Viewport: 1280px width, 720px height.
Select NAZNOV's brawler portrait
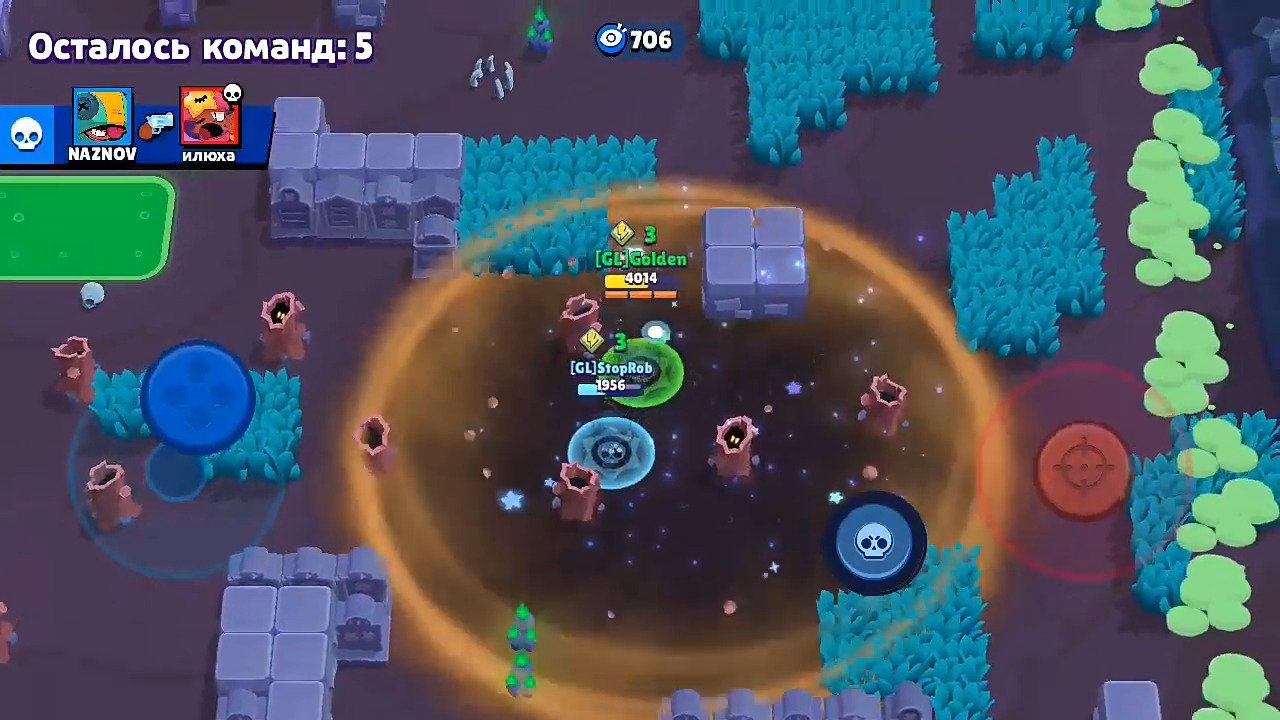[103, 113]
